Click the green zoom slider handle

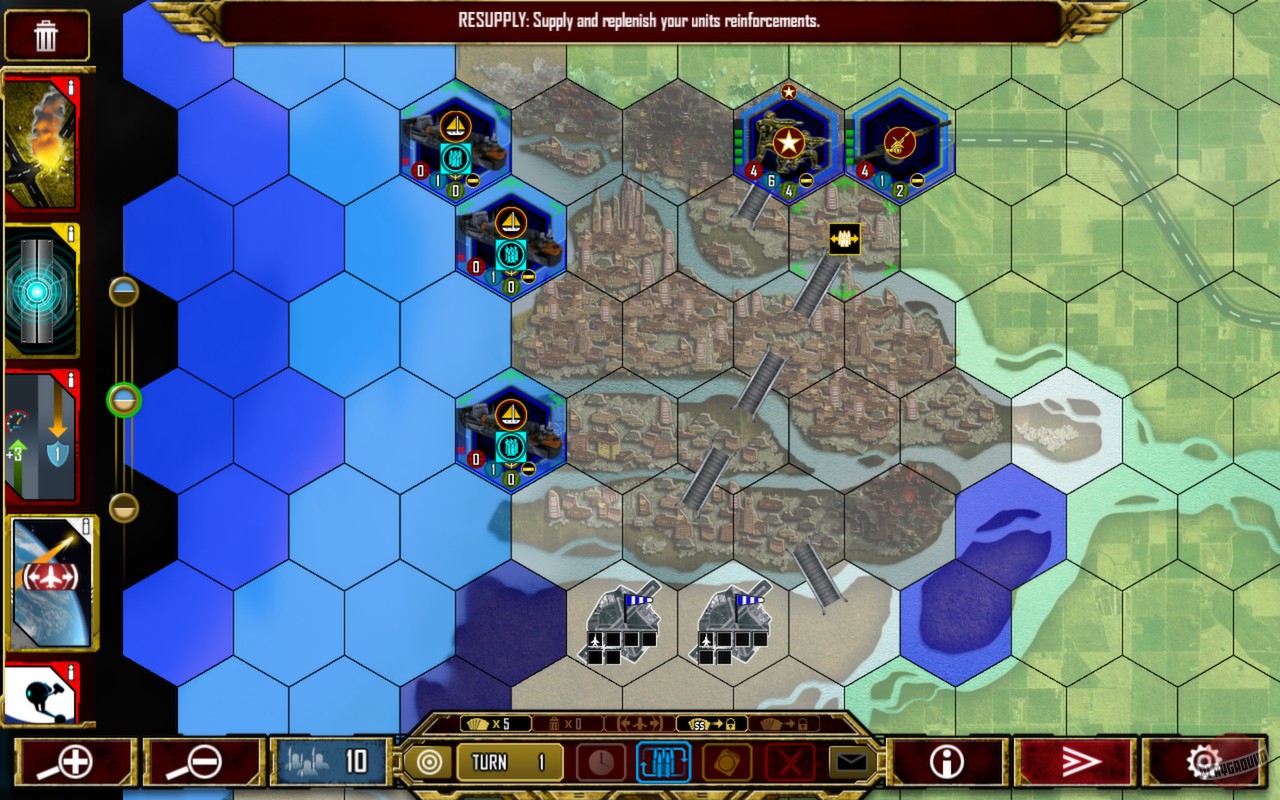[x=122, y=398]
